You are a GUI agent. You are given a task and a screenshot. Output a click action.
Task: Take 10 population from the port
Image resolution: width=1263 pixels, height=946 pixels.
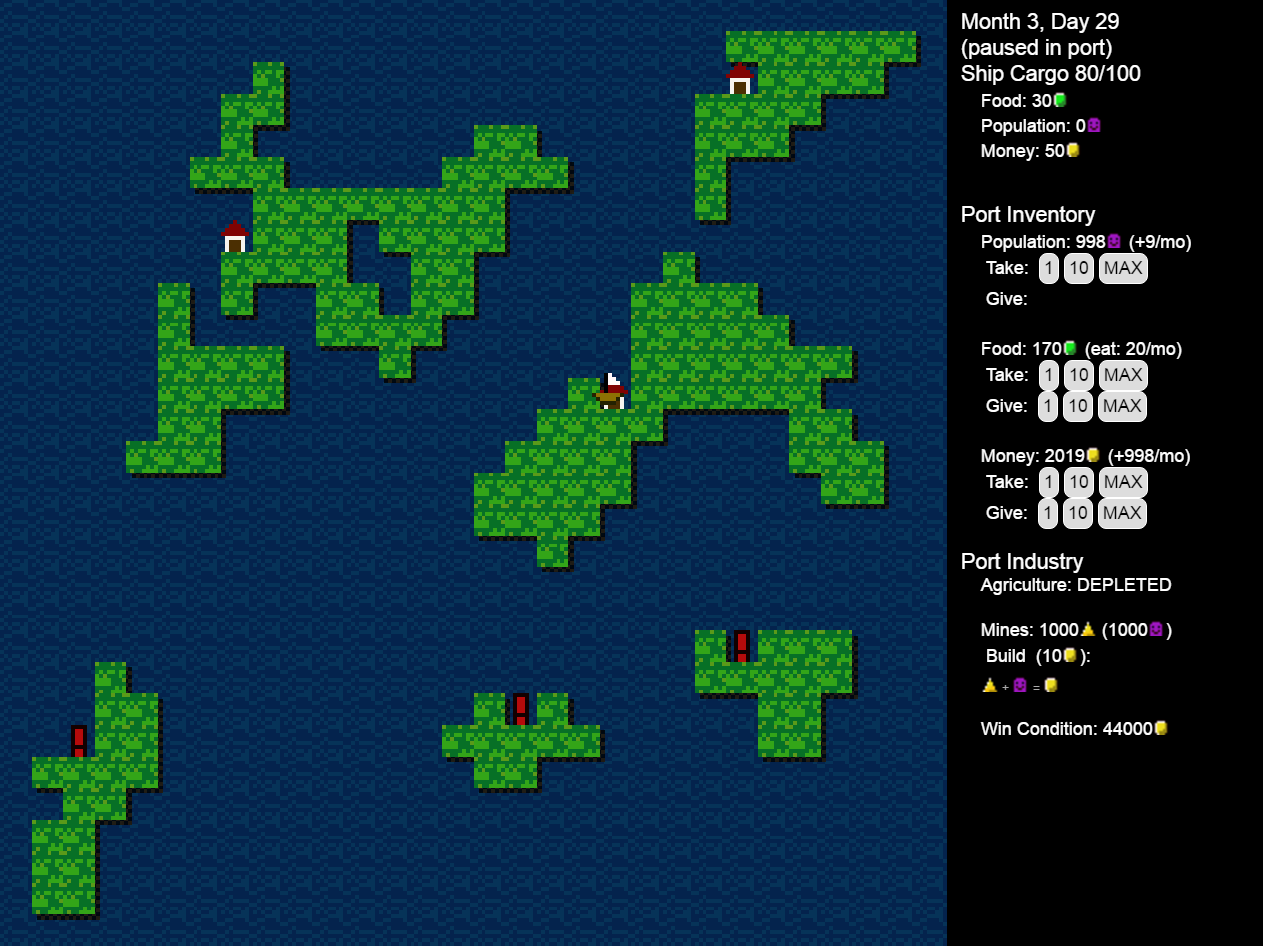pyautogui.click(x=1078, y=268)
